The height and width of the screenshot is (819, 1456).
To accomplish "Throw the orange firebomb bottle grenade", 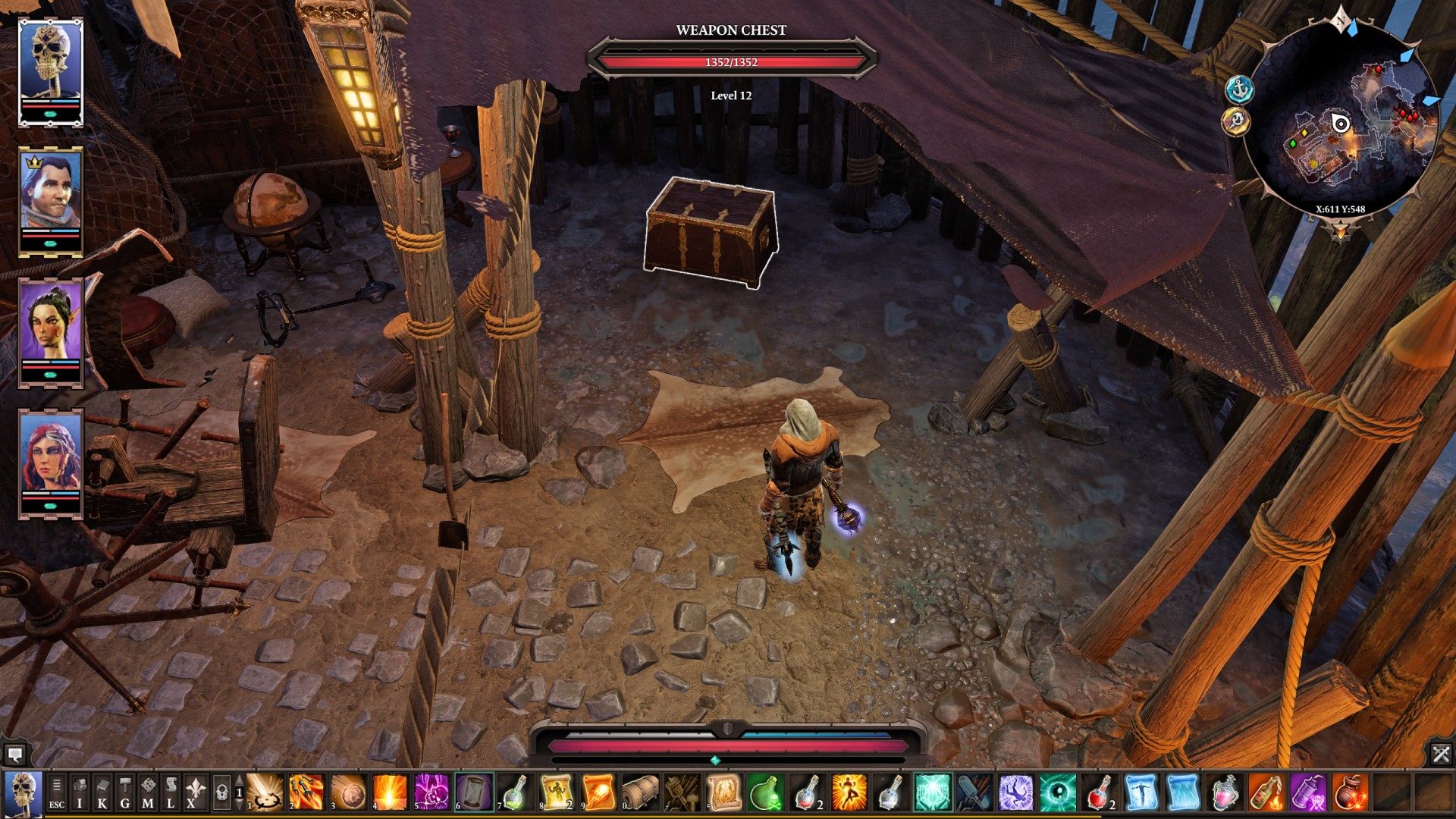I will pos(1266,793).
